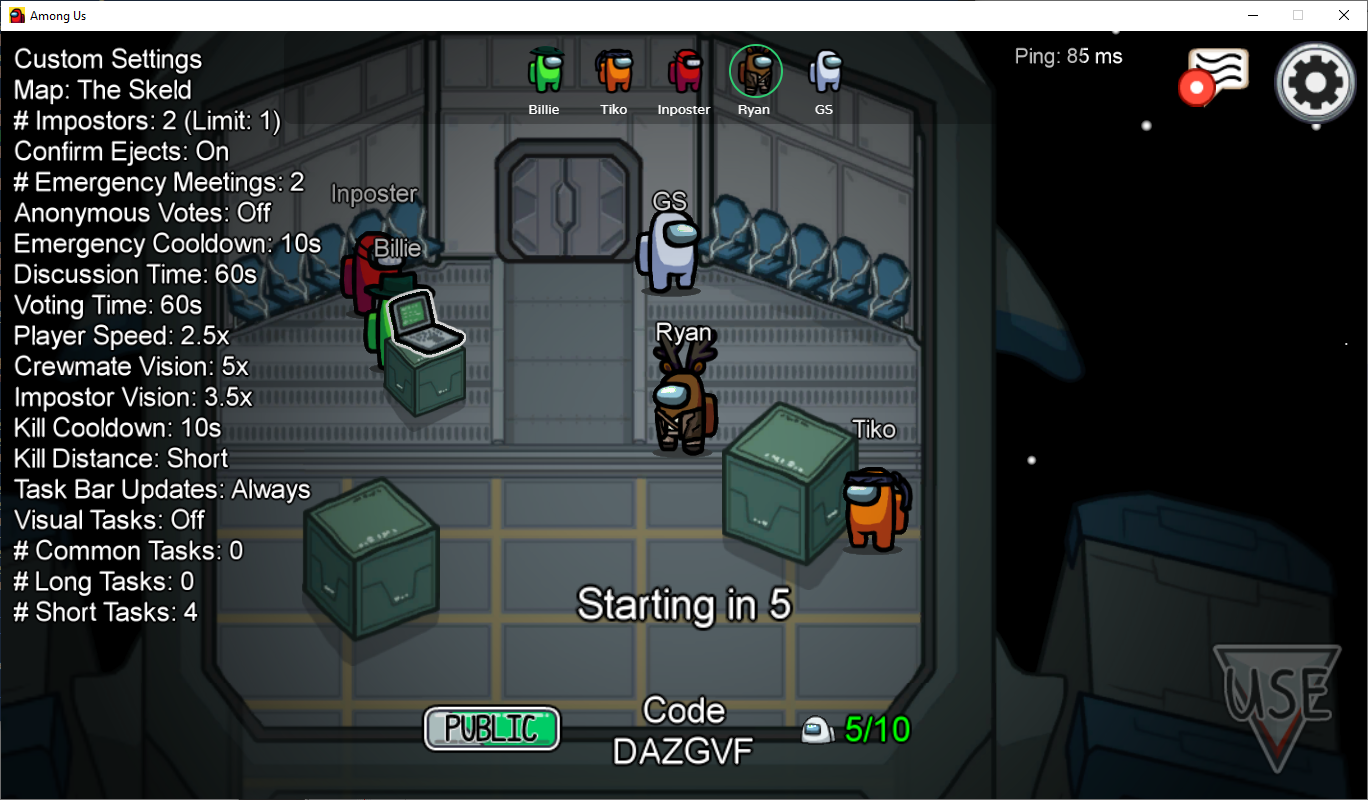Image resolution: width=1368 pixels, height=800 pixels.
Task: Toggle the PUBLIC game visibility setting
Action: (x=491, y=729)
